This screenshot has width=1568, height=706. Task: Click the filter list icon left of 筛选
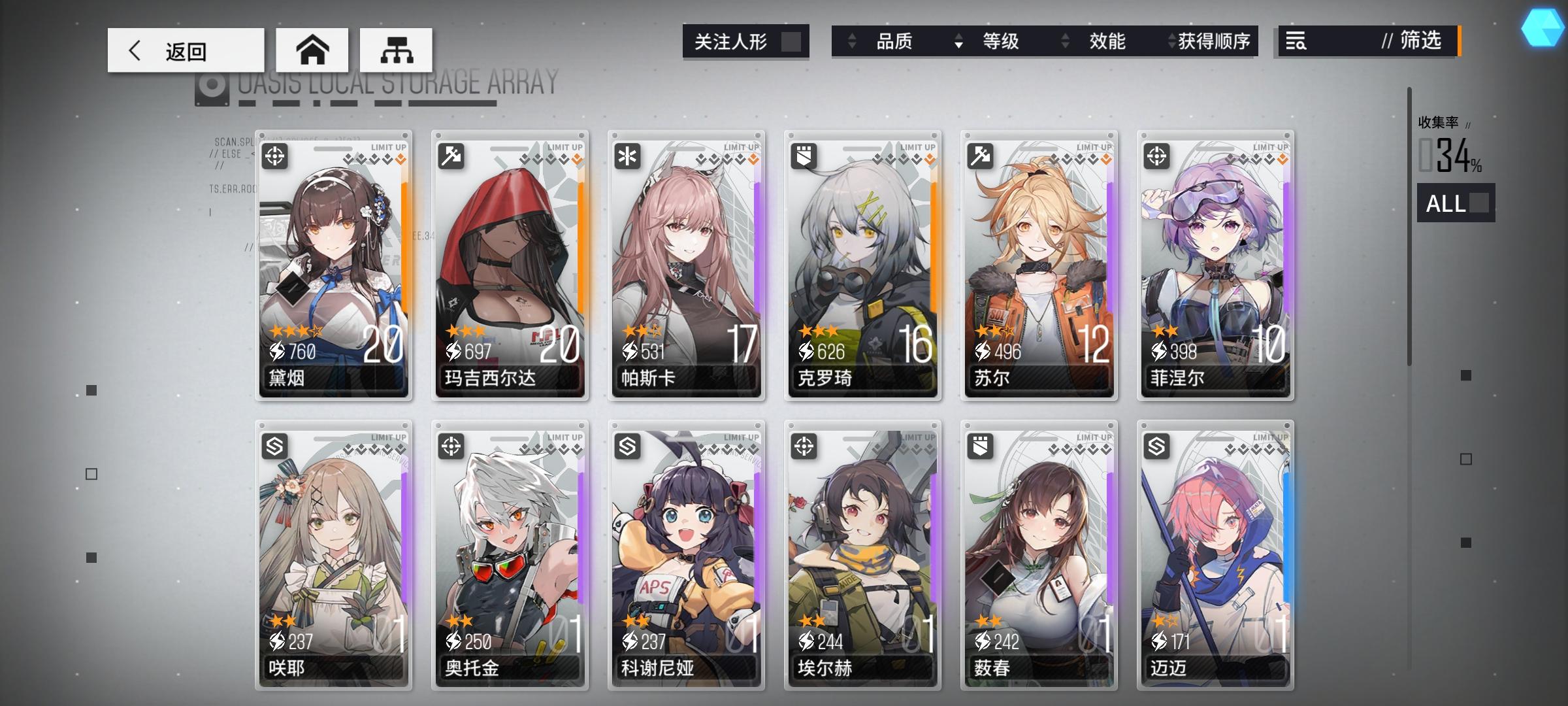pyautogui.click(x=1298, y=42)
